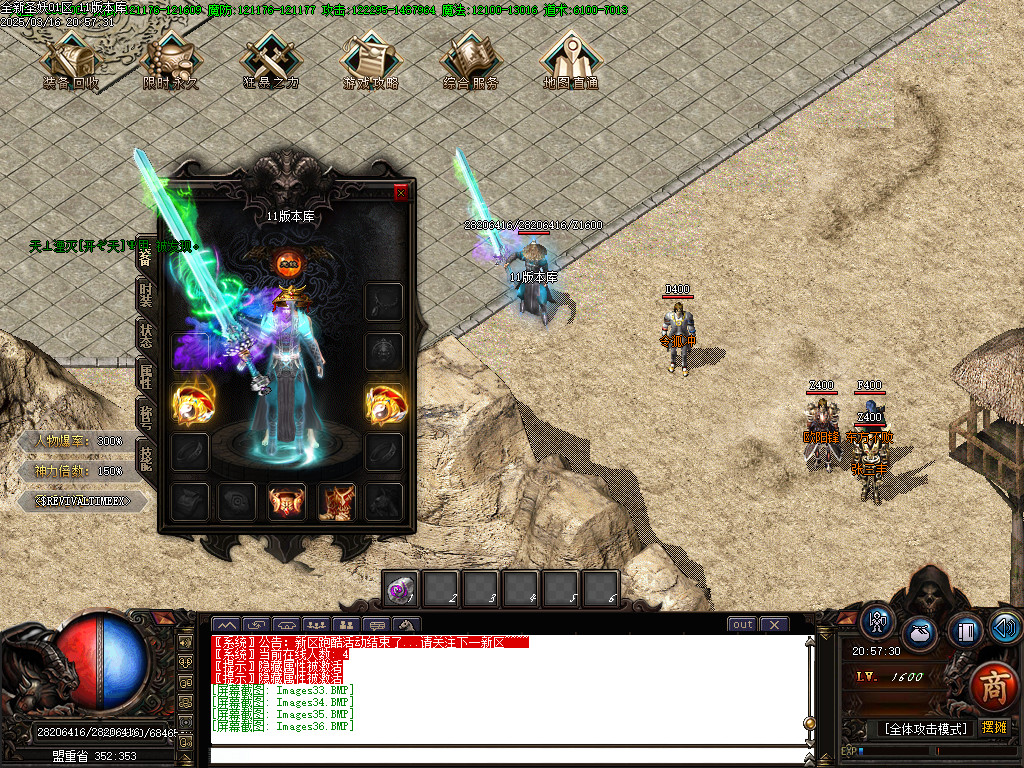This screenshot has height=768, width=1024.
Task: Click the 摆摊 stall button
Action: (994, 727)
